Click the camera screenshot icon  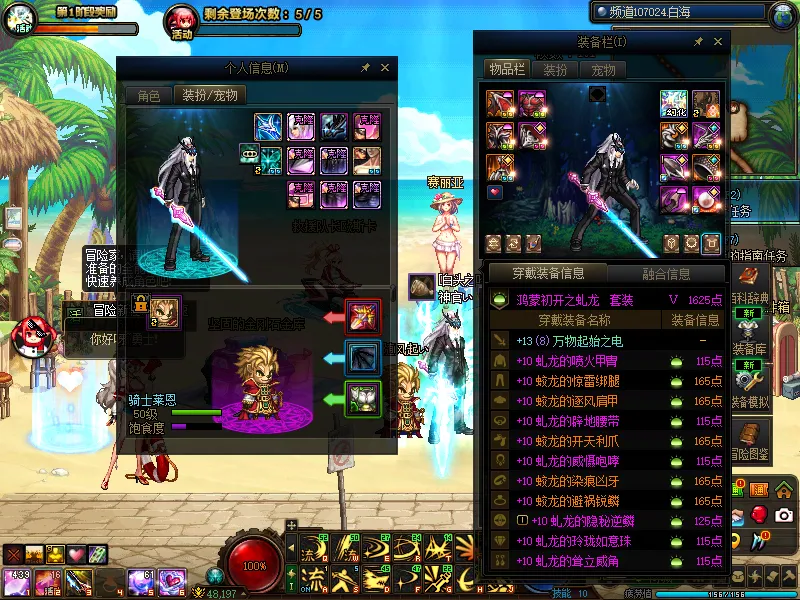click(784, 514)
